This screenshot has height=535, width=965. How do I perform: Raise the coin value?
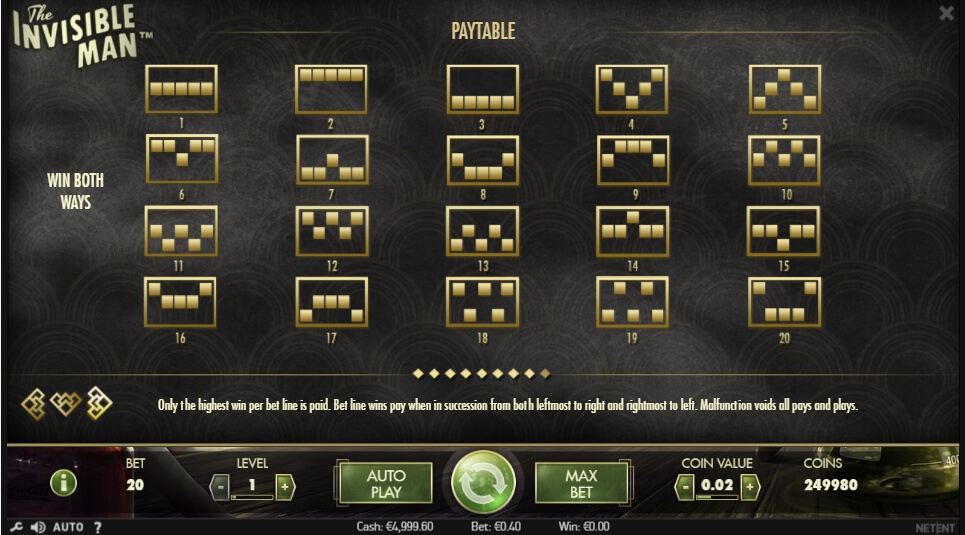[x=750, y=486]
